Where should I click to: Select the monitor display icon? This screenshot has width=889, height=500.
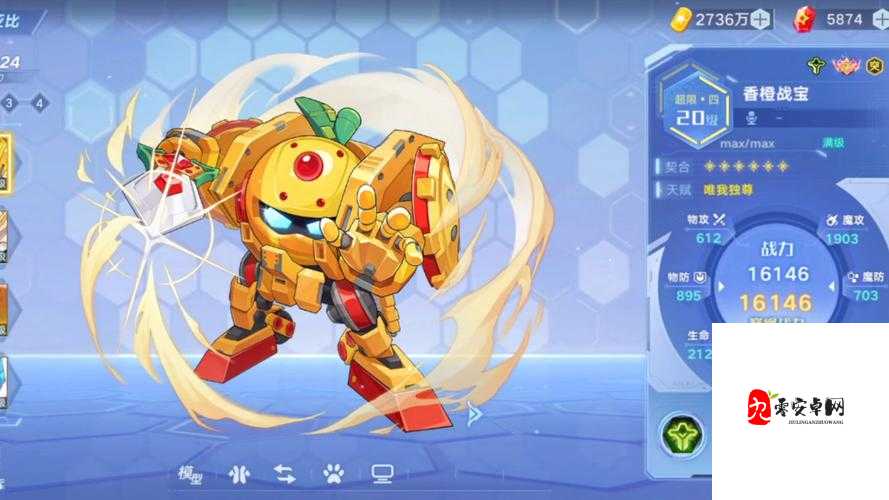tap(381, 473)
